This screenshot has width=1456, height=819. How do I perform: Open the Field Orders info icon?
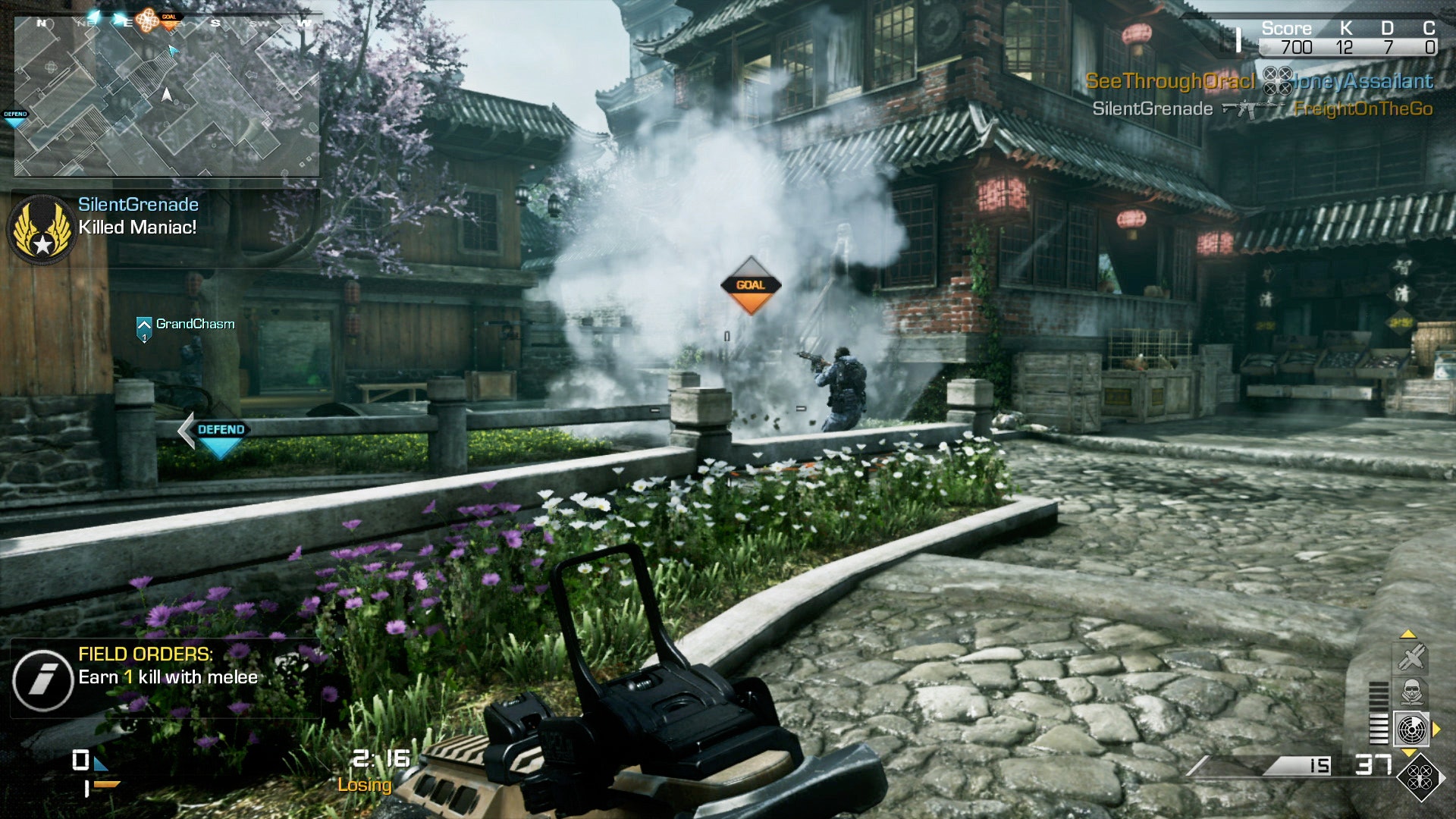point(42,679)
